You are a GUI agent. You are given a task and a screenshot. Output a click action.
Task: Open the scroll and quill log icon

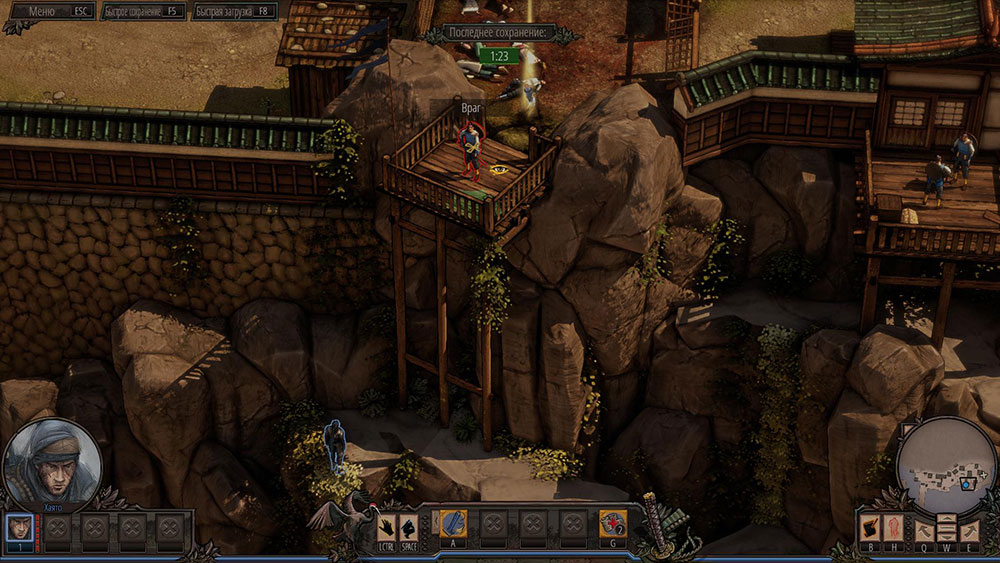(x=872, y=528)
